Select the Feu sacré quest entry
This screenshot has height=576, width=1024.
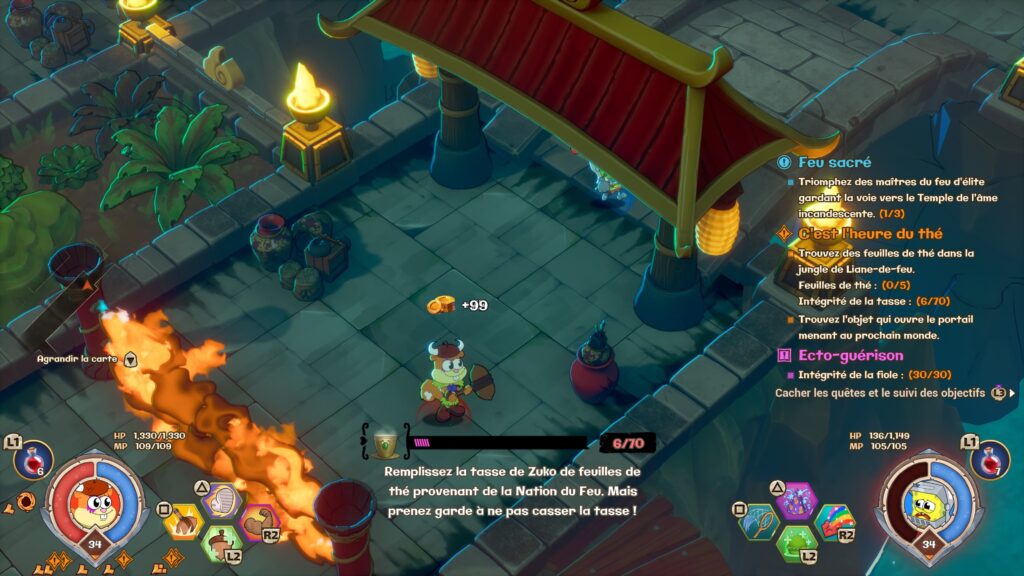[x=834, y=162]
